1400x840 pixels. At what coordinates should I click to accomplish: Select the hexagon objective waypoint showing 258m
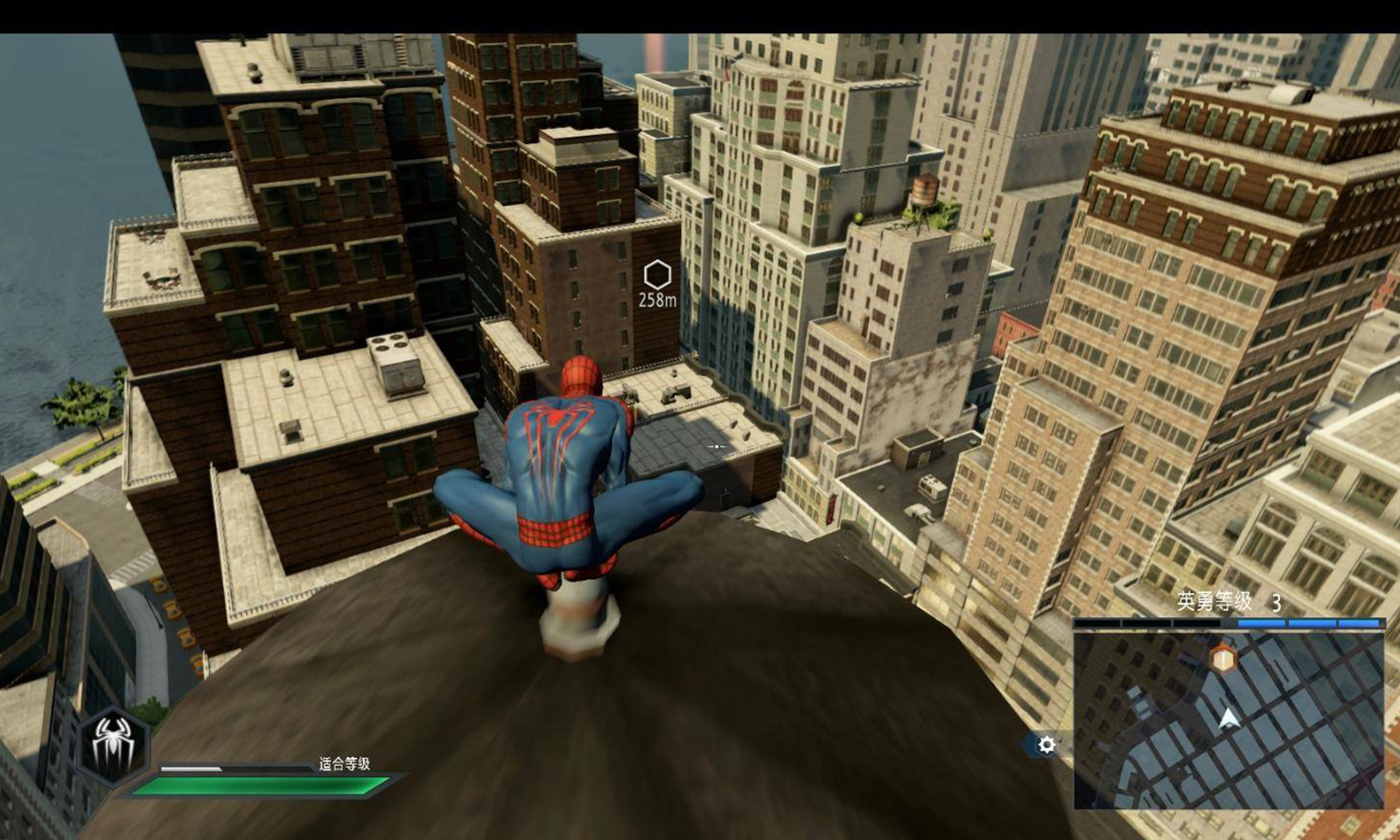(657, 276)
